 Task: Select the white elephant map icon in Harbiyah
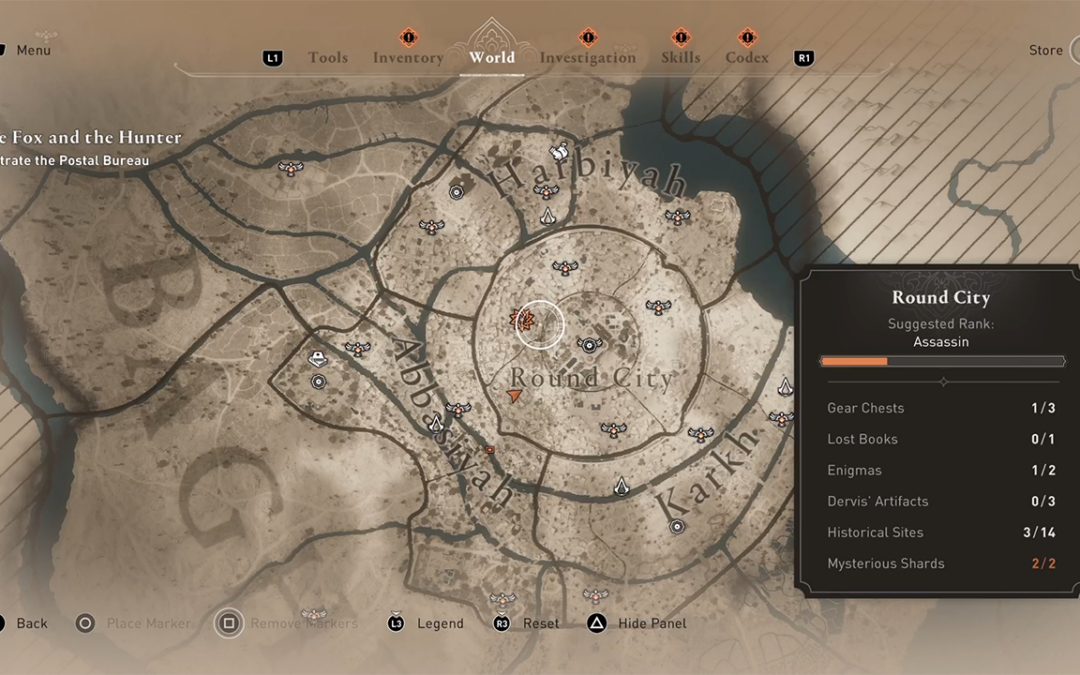[x=559, y=151]
